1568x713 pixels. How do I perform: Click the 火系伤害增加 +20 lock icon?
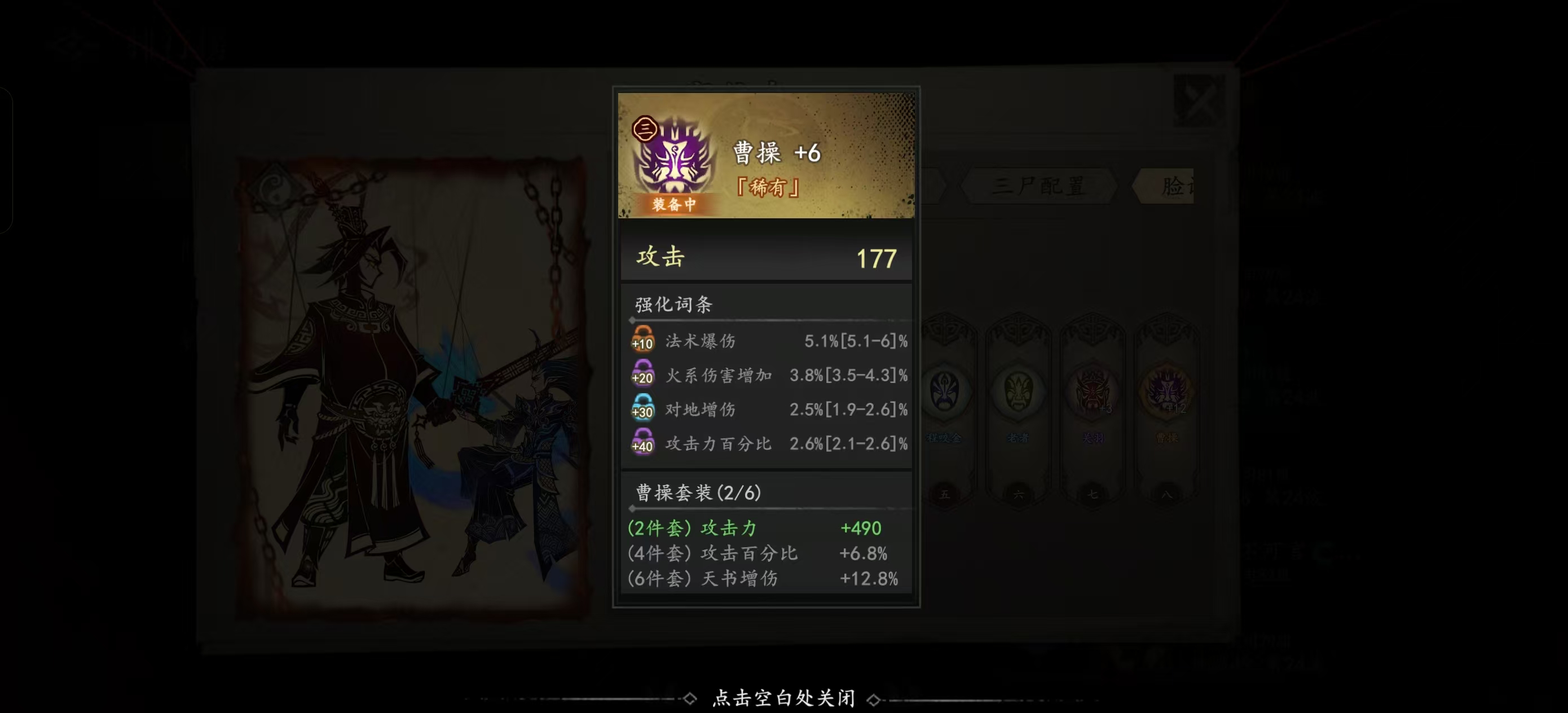[x=643, y=376]
